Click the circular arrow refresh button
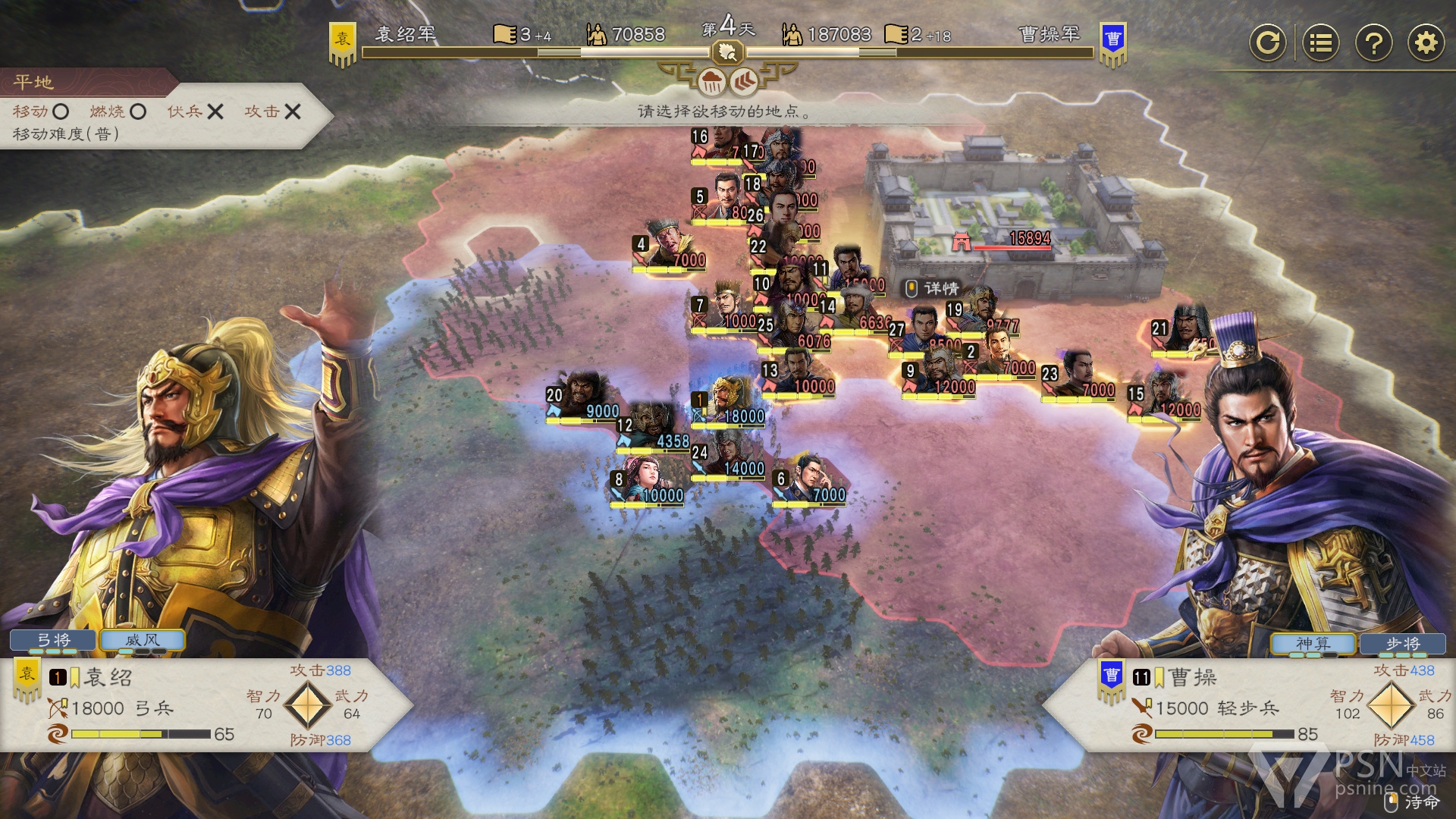The height and width of the screenshot is (819, 1456). 1268,42
